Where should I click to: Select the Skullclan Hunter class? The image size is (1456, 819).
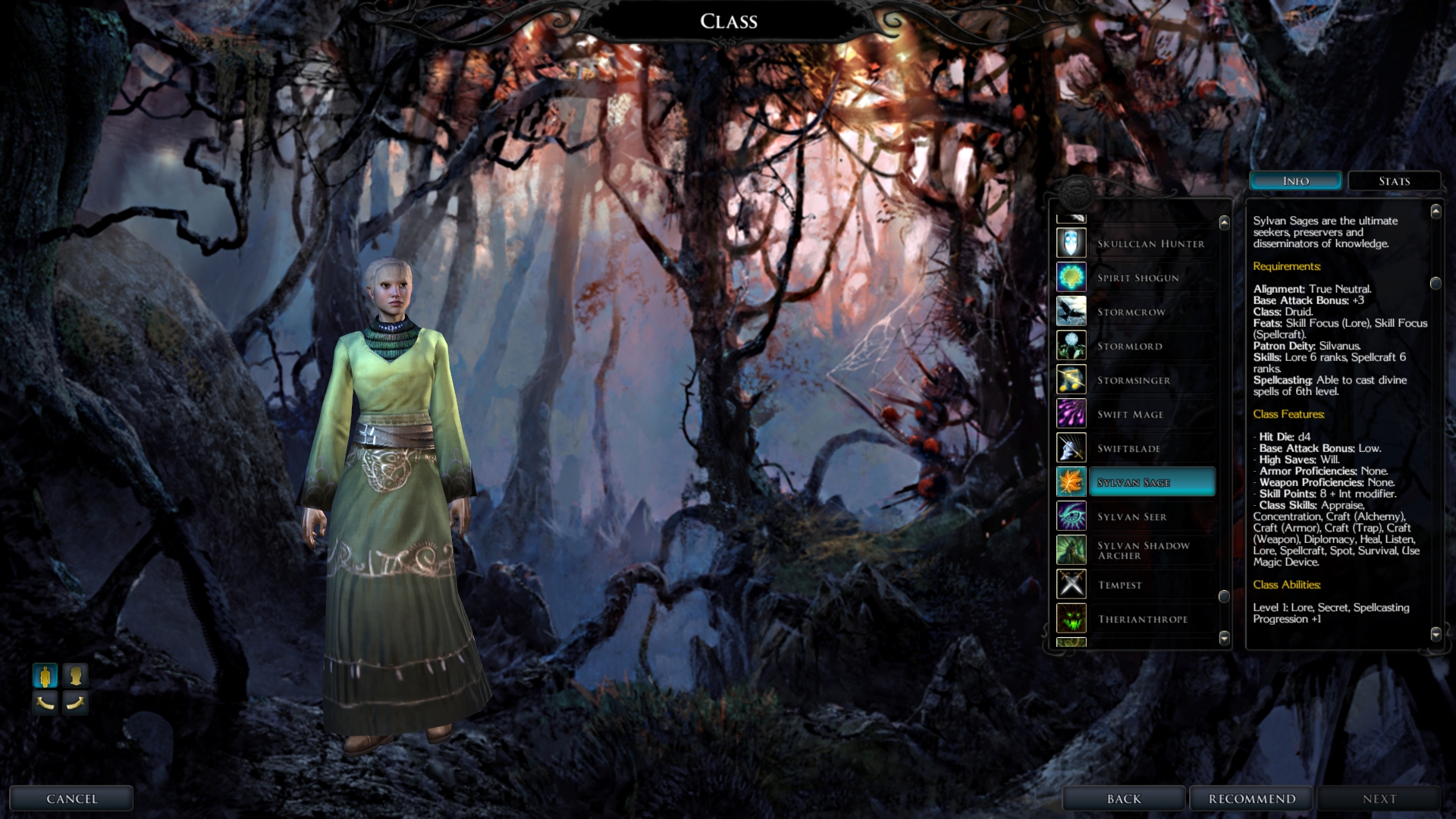click(x=1150, y=243)
